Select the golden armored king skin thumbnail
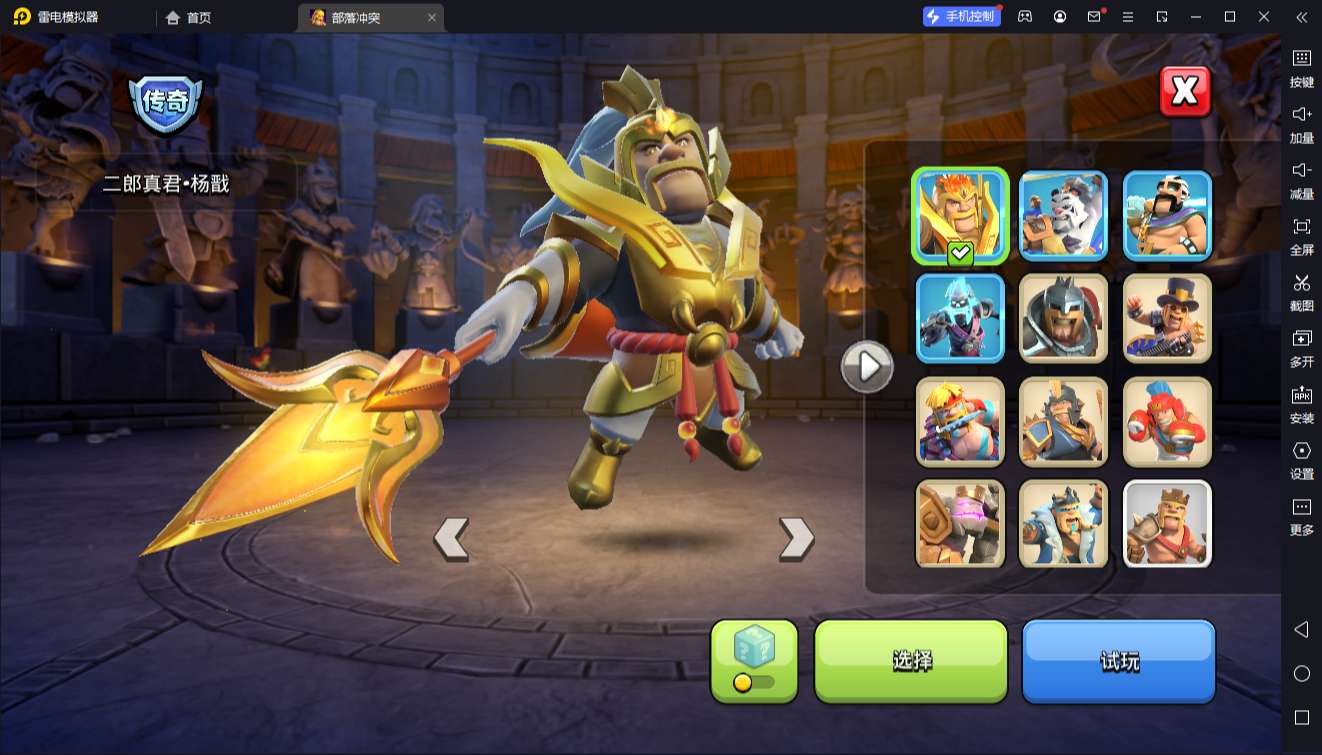Screen dimensions: 1322x755 click(960, 215)
